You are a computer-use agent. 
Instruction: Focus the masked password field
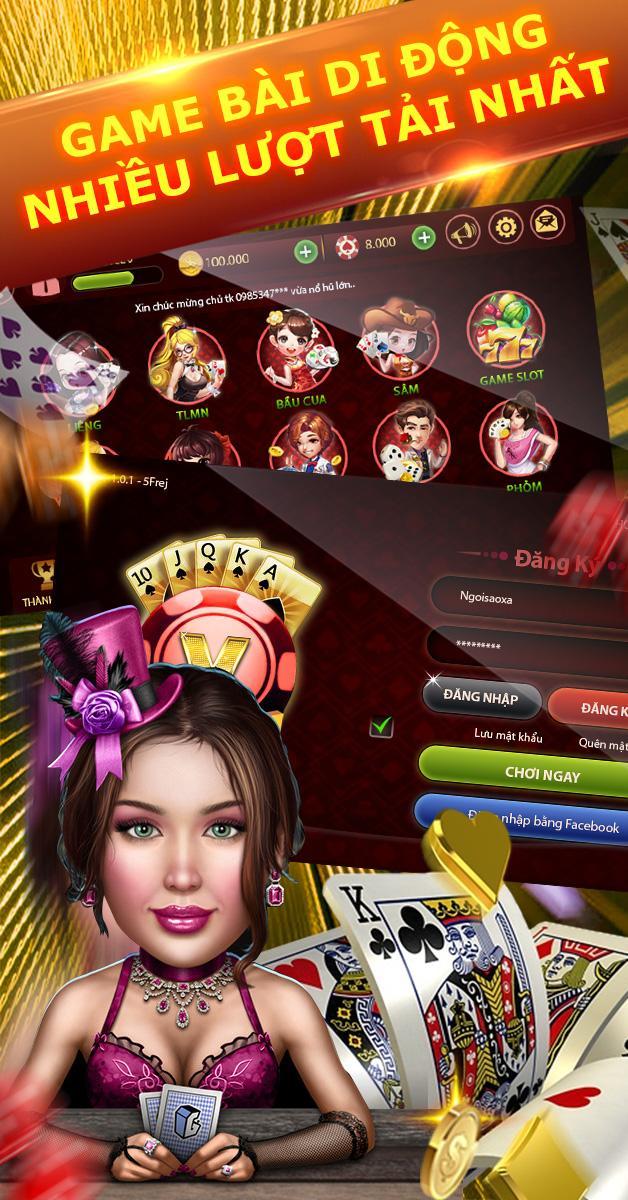tap(525, 646)
